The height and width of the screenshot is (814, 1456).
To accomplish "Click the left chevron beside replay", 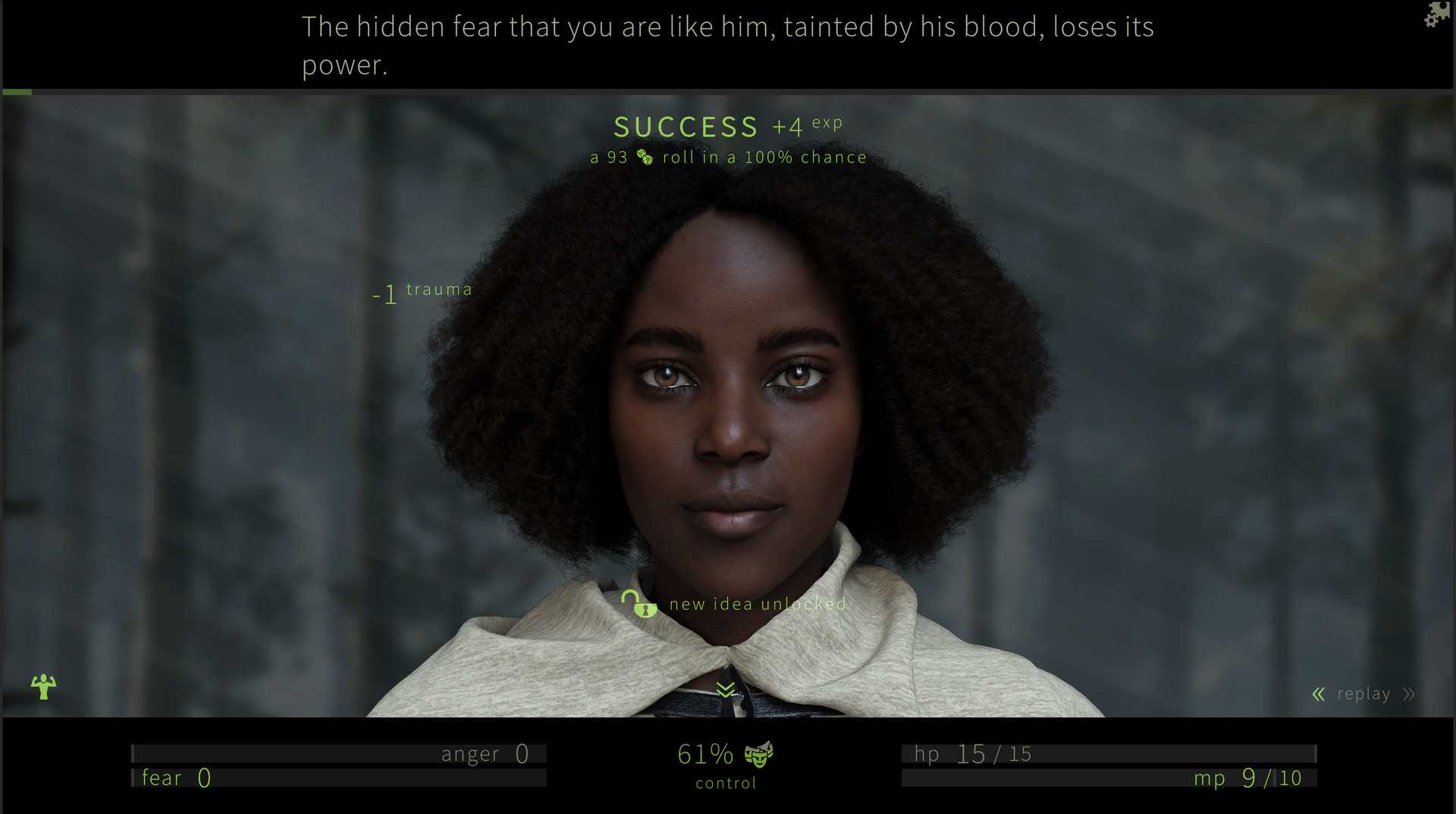I will pyautogui.click(x=1318, y=693).
